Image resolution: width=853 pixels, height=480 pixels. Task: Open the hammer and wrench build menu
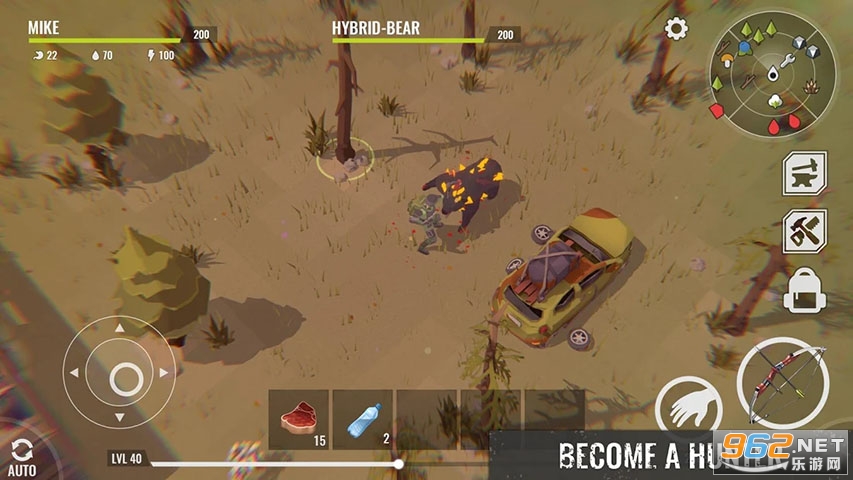tap(803, 231)
